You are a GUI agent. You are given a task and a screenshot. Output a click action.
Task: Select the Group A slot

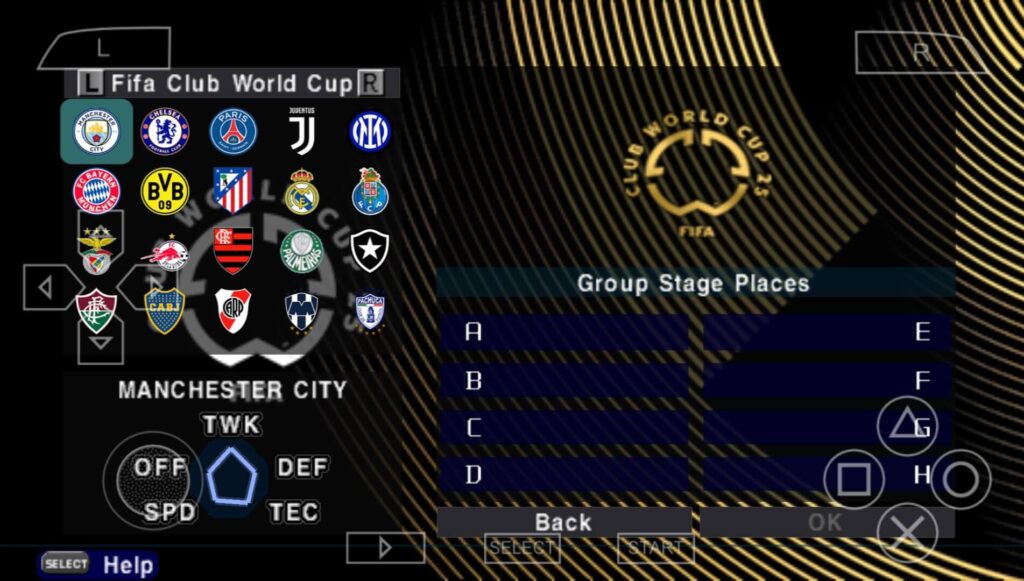(564, 332)
